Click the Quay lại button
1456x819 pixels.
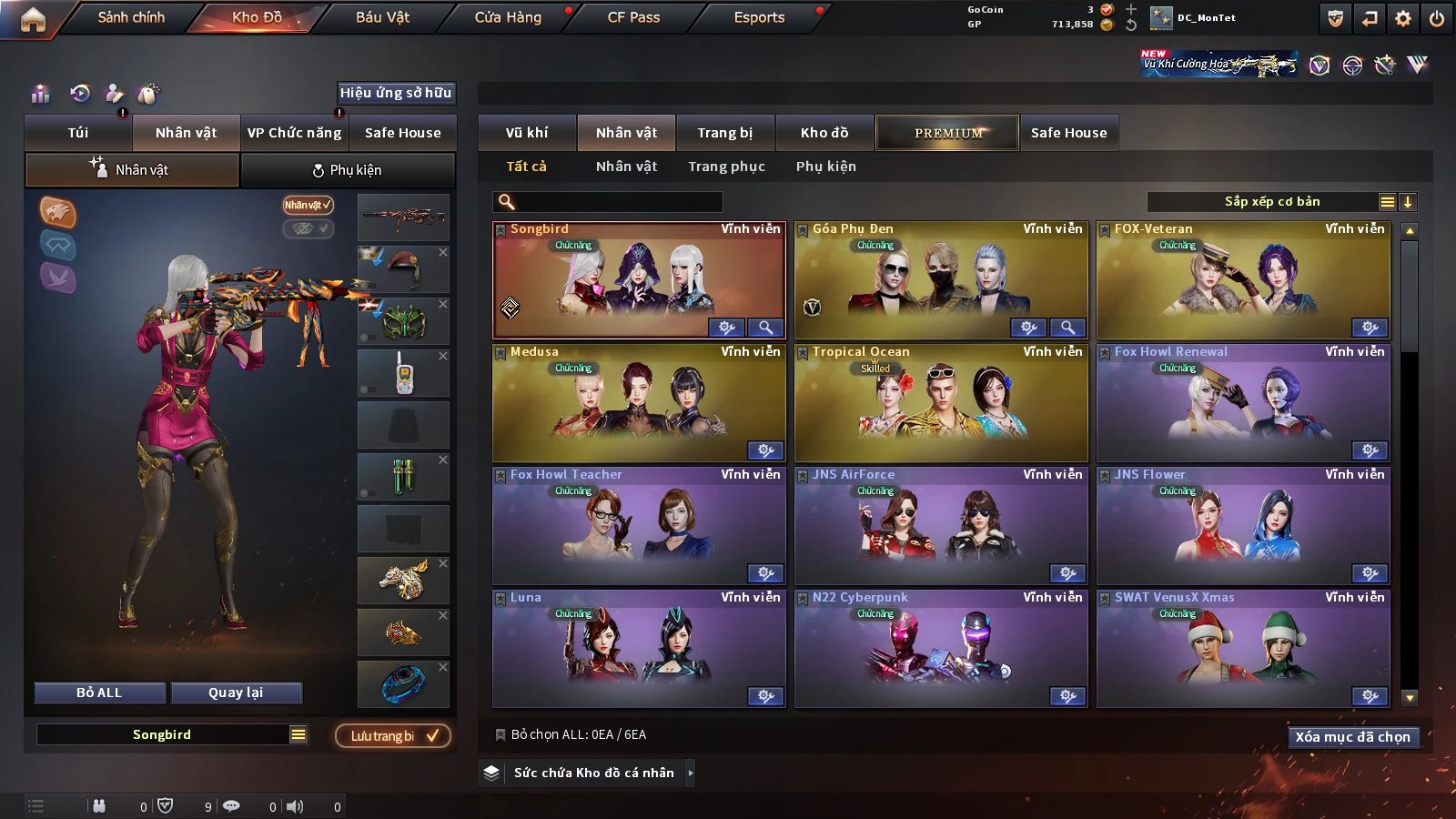pos(236,693)
